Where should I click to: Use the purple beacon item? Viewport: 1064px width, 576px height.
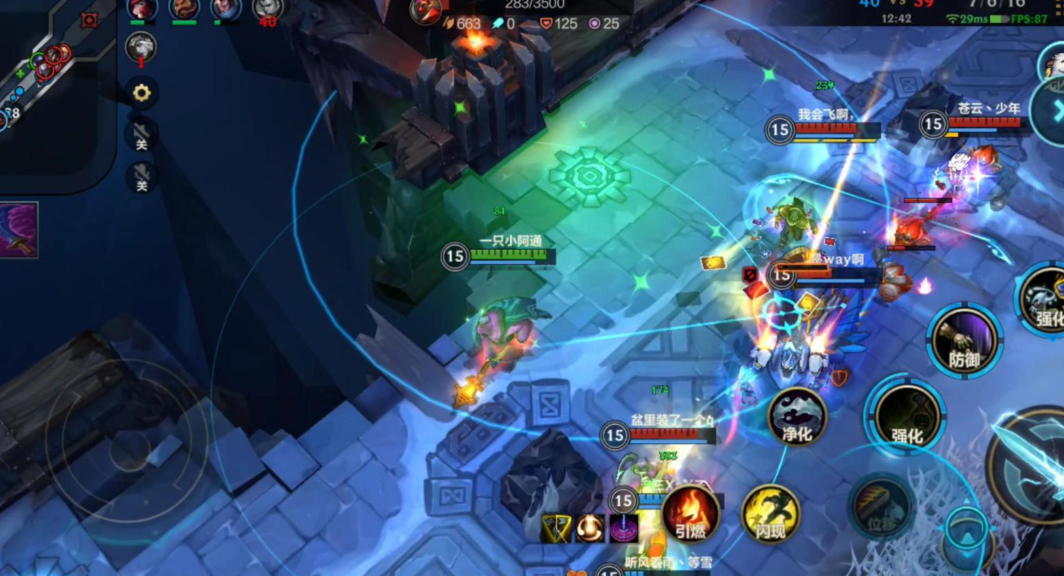[624, 528]
